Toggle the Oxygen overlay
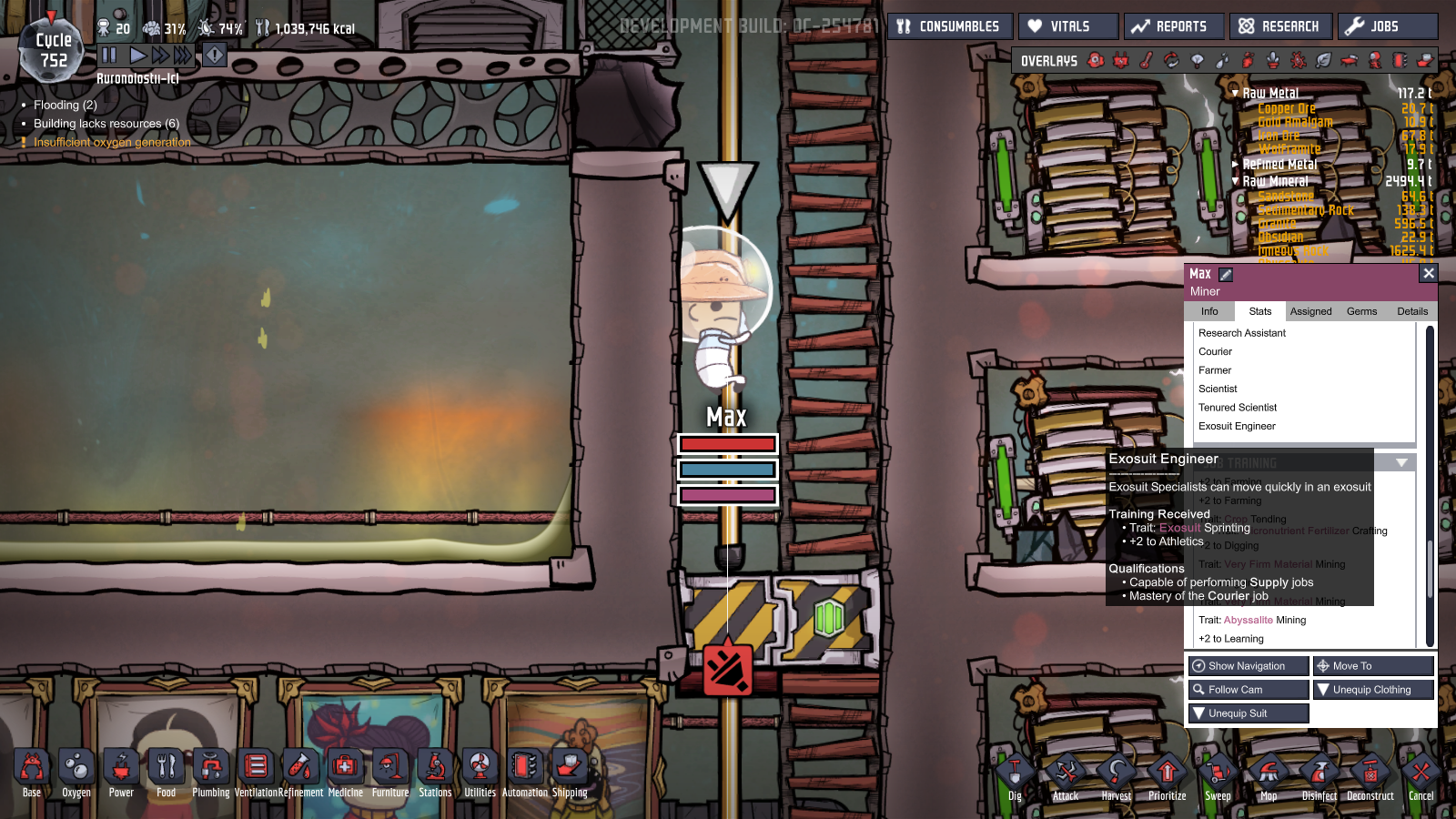Screen dimensions: 1456x819 point(1096,61)
